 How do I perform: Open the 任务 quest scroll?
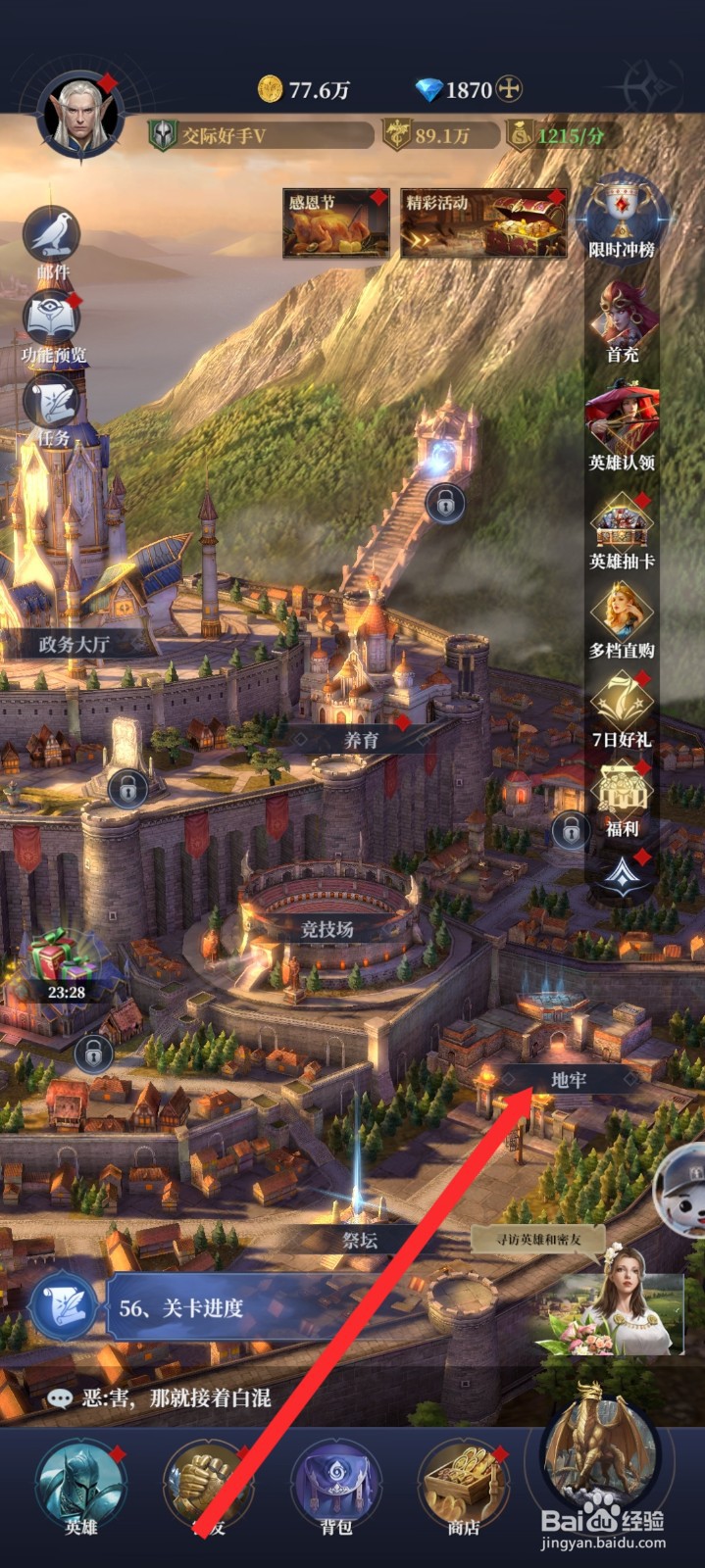[53, 404]
